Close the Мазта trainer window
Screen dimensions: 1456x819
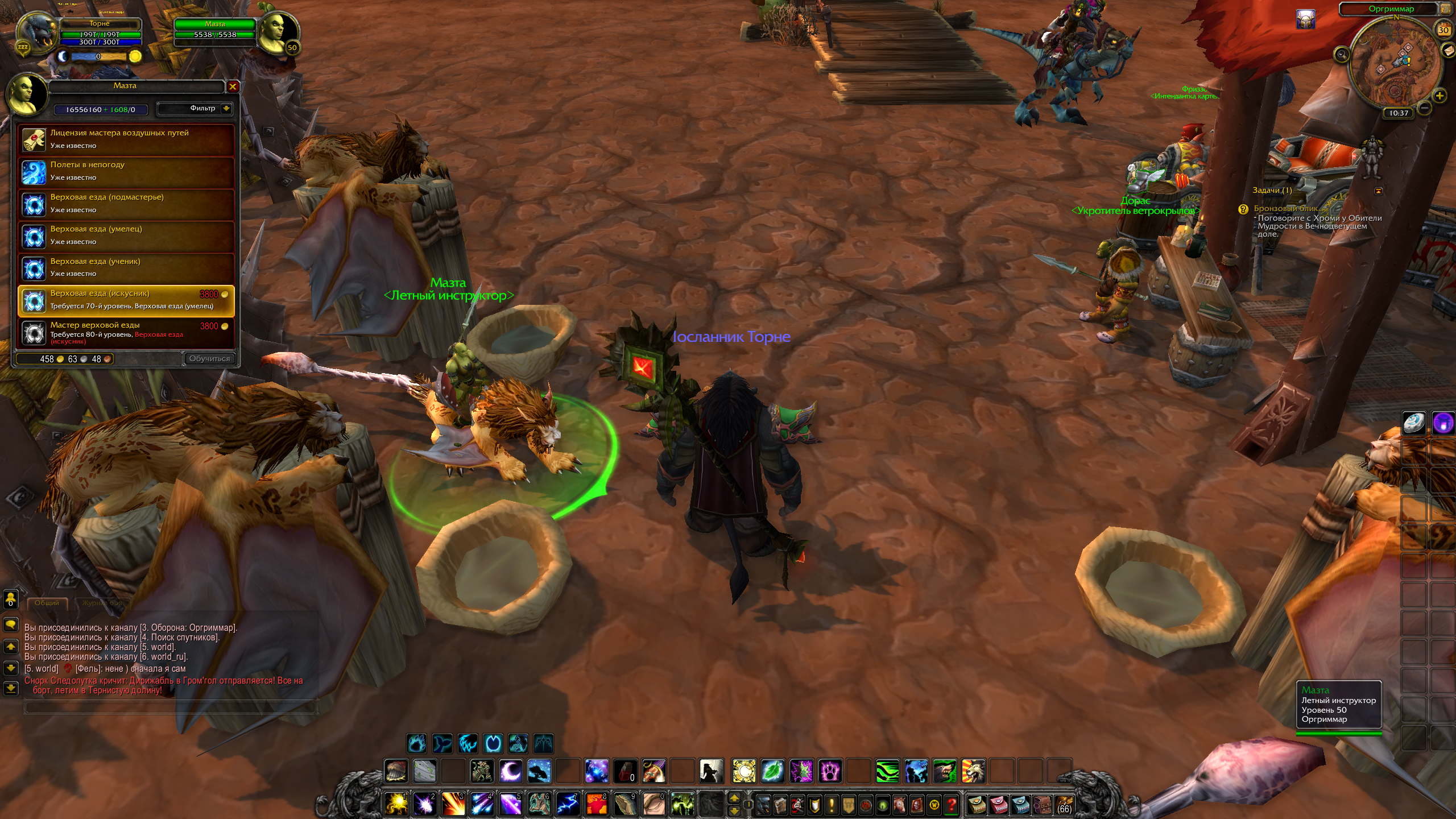point(233,86)
